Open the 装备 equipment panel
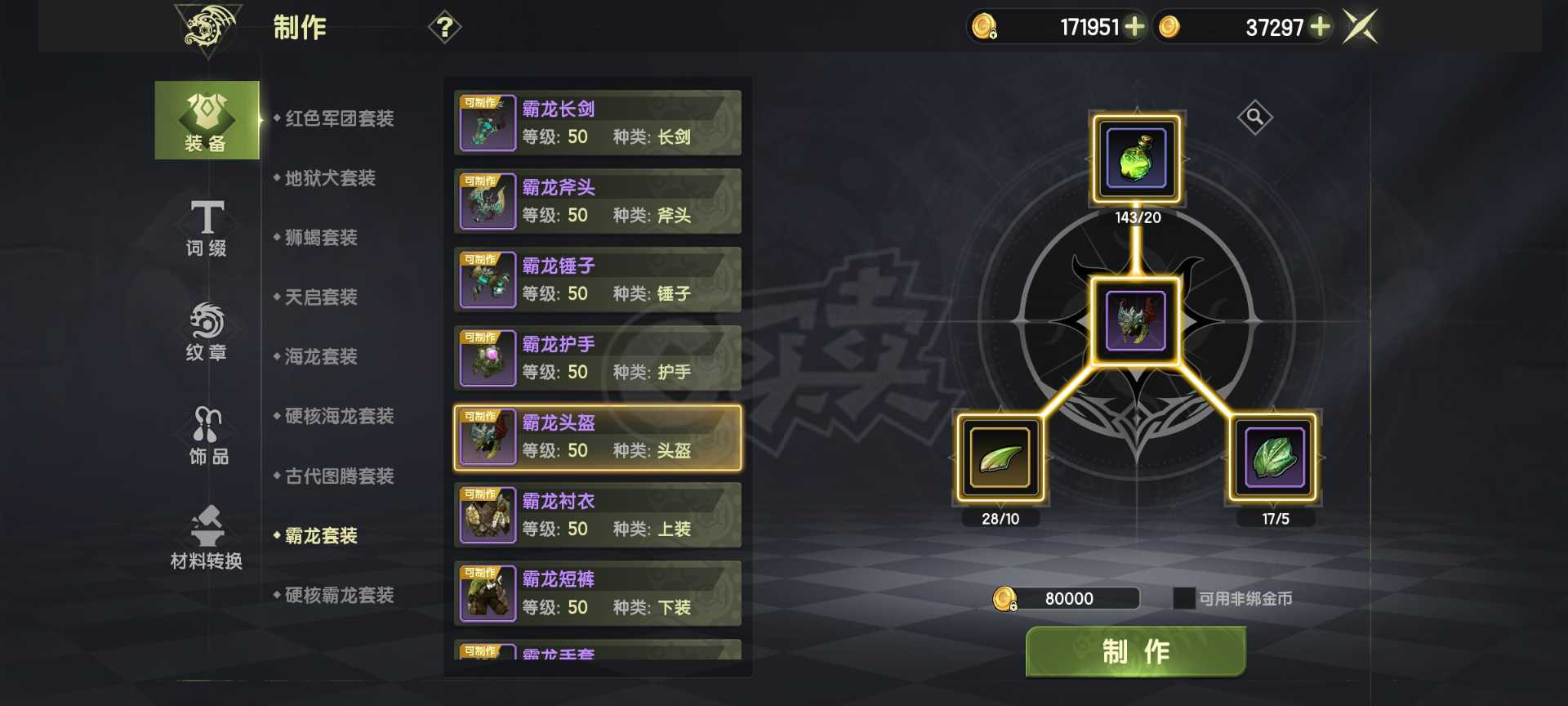This screenshot has width=1568, height=706. click(x=206, y=121)
